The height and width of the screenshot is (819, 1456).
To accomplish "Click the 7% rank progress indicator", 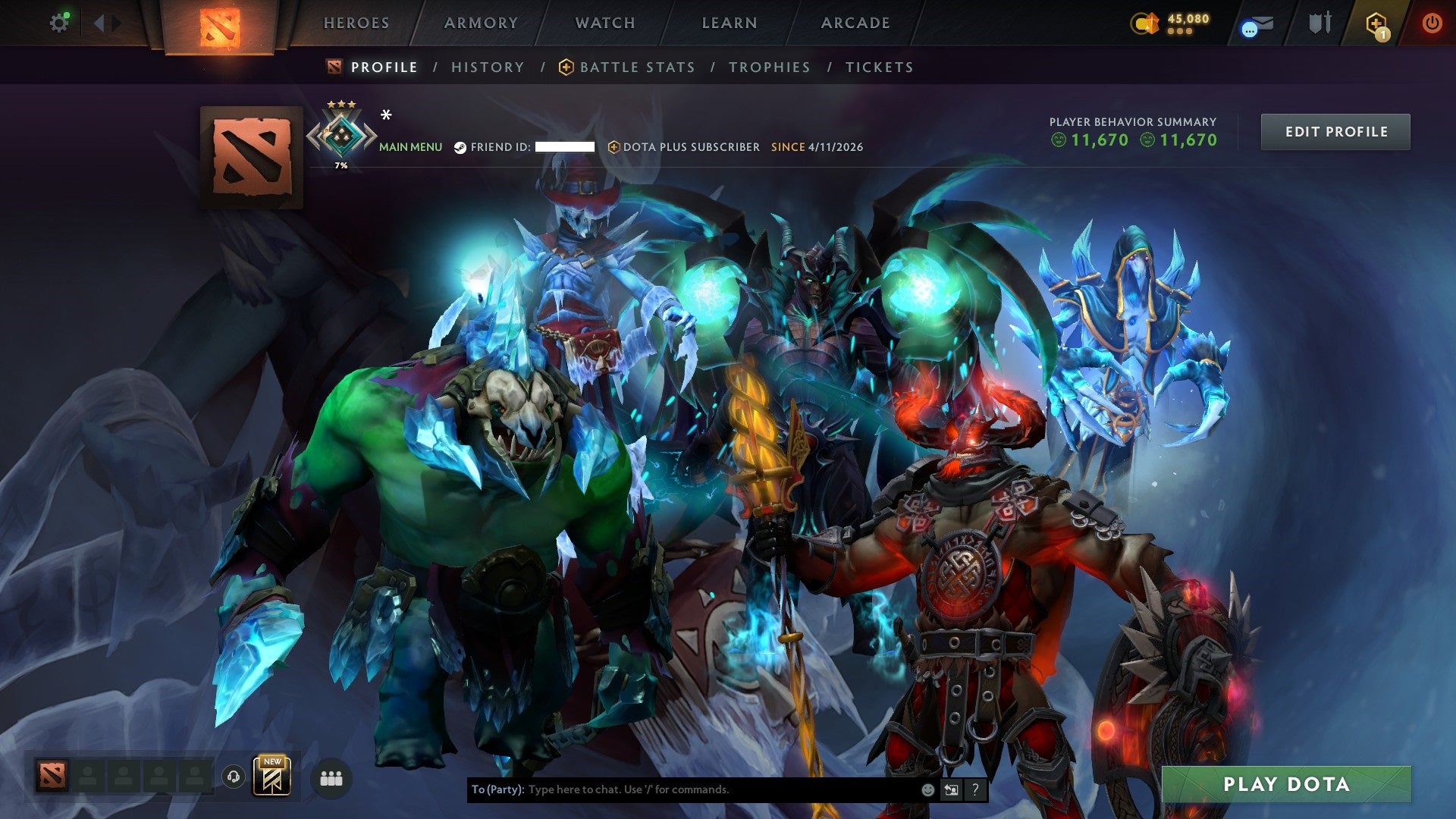I will tap(341, 165).
